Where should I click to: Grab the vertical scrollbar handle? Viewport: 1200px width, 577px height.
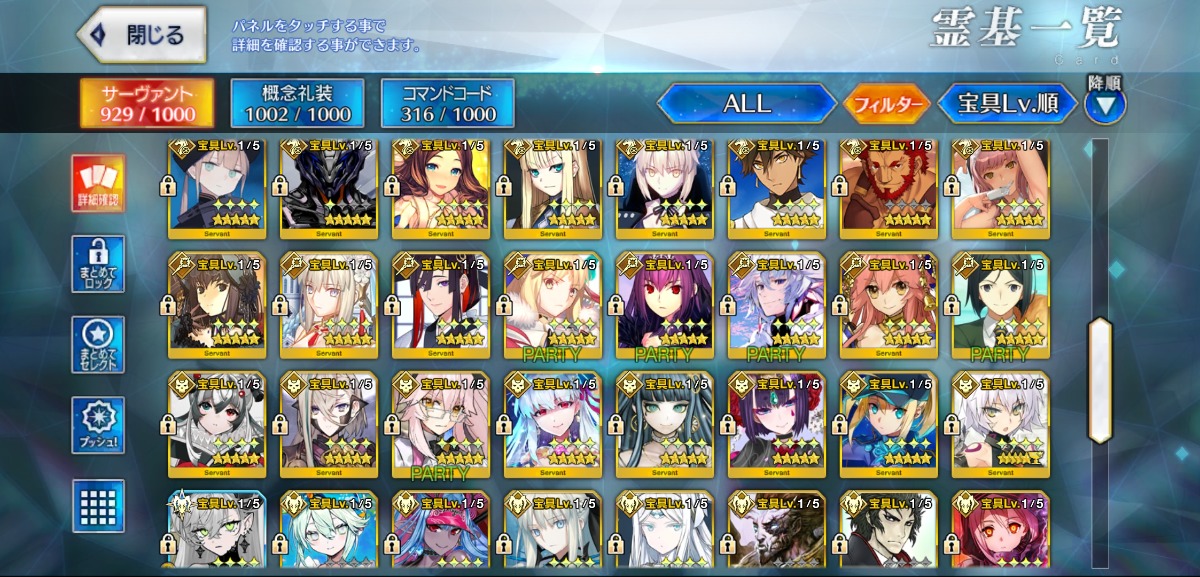[1100, 380]
